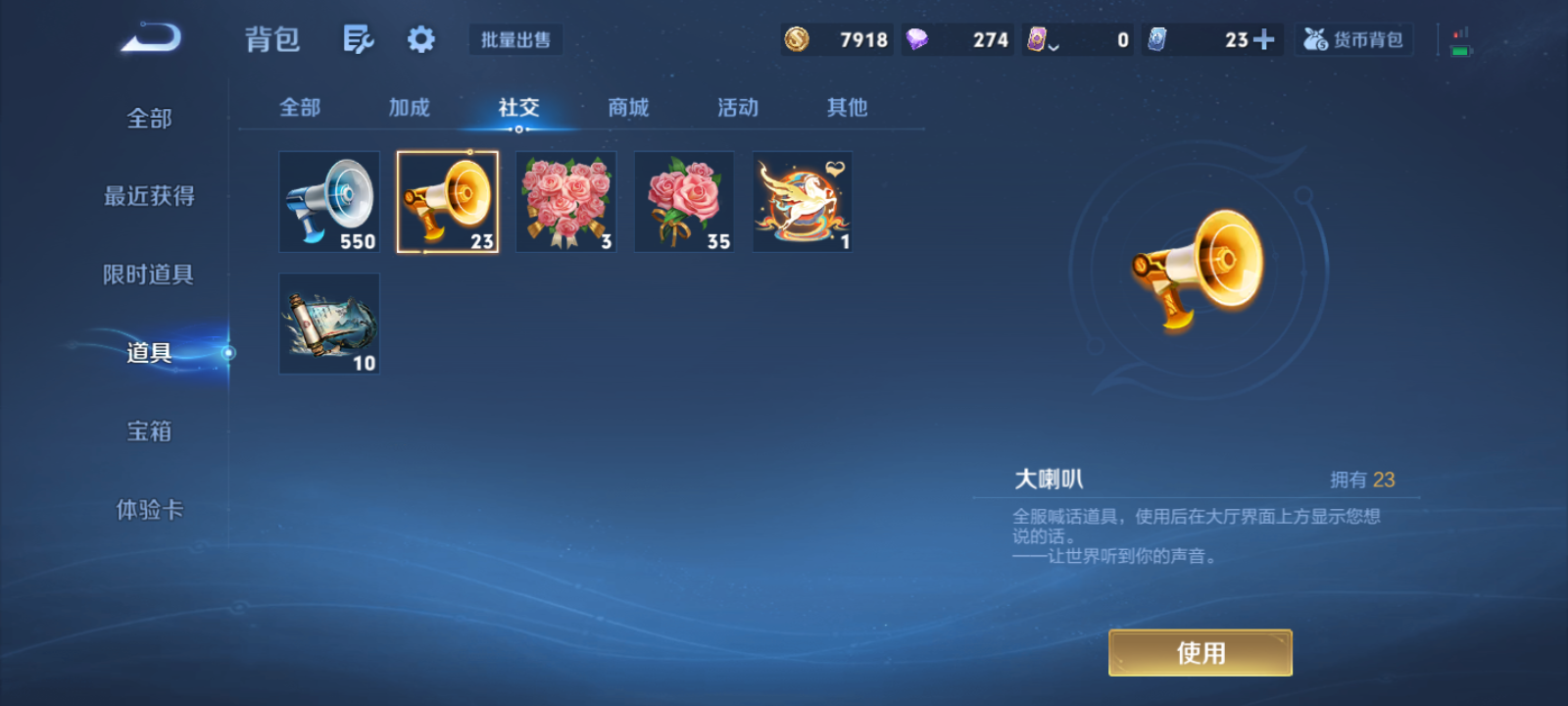Open 最近获得 in the sidebar

coord(149,196)
